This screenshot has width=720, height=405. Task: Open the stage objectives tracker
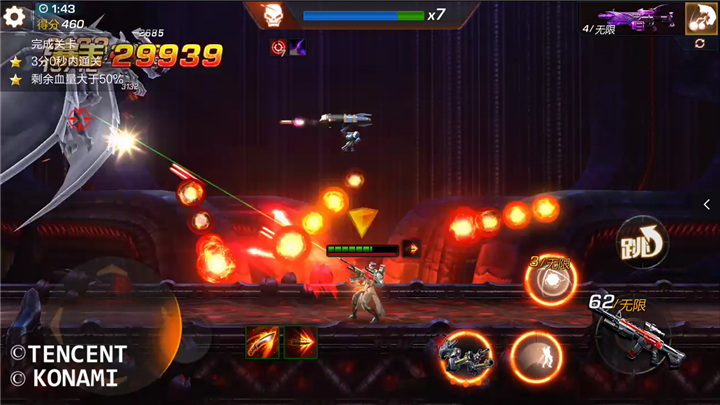click(65, 61)
